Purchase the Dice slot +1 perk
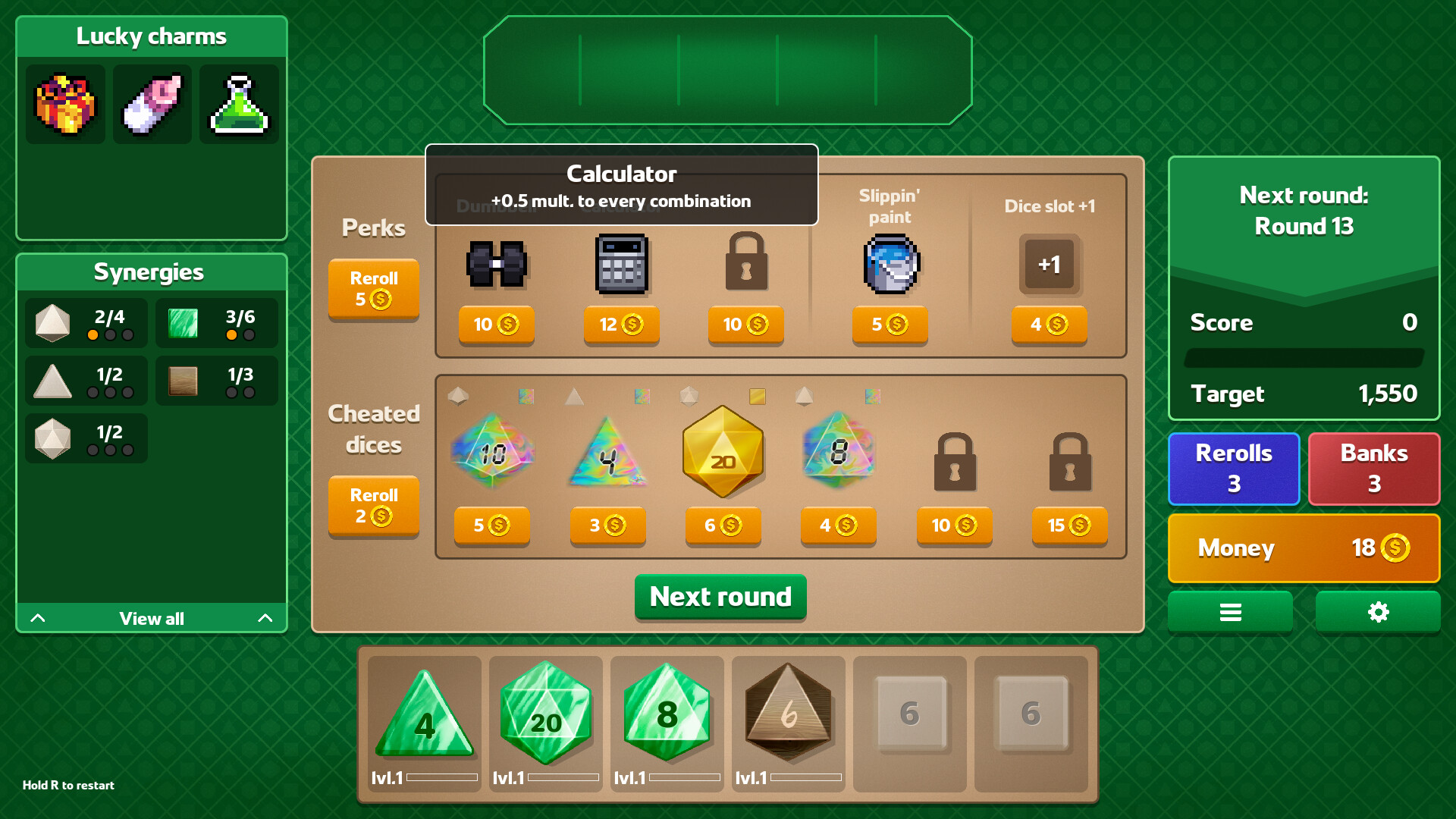This screenshot has width=1456, height=819. pos(1050,326)
